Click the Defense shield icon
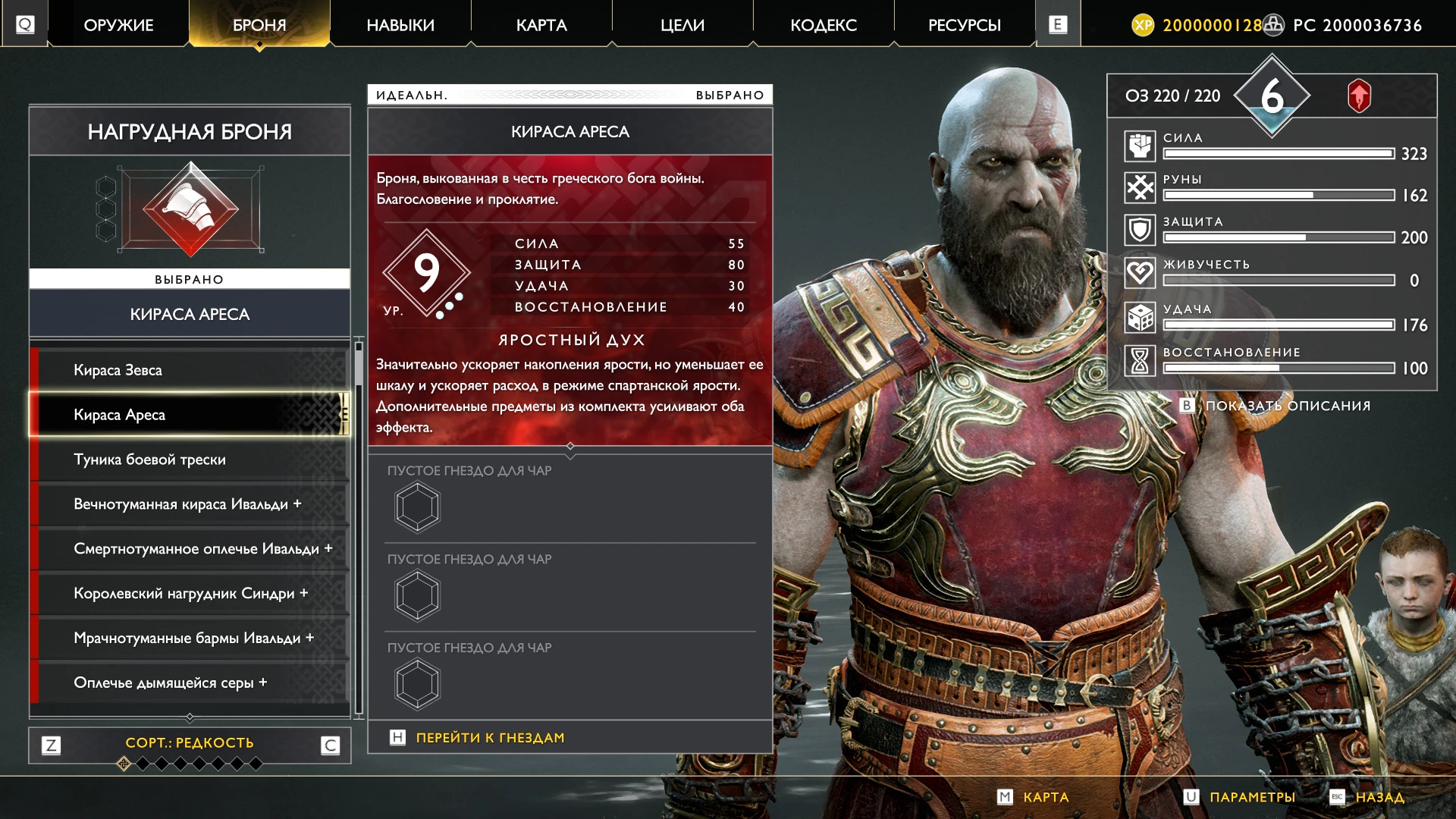Screen dimensions: 1456x819 coord(1140,230)
